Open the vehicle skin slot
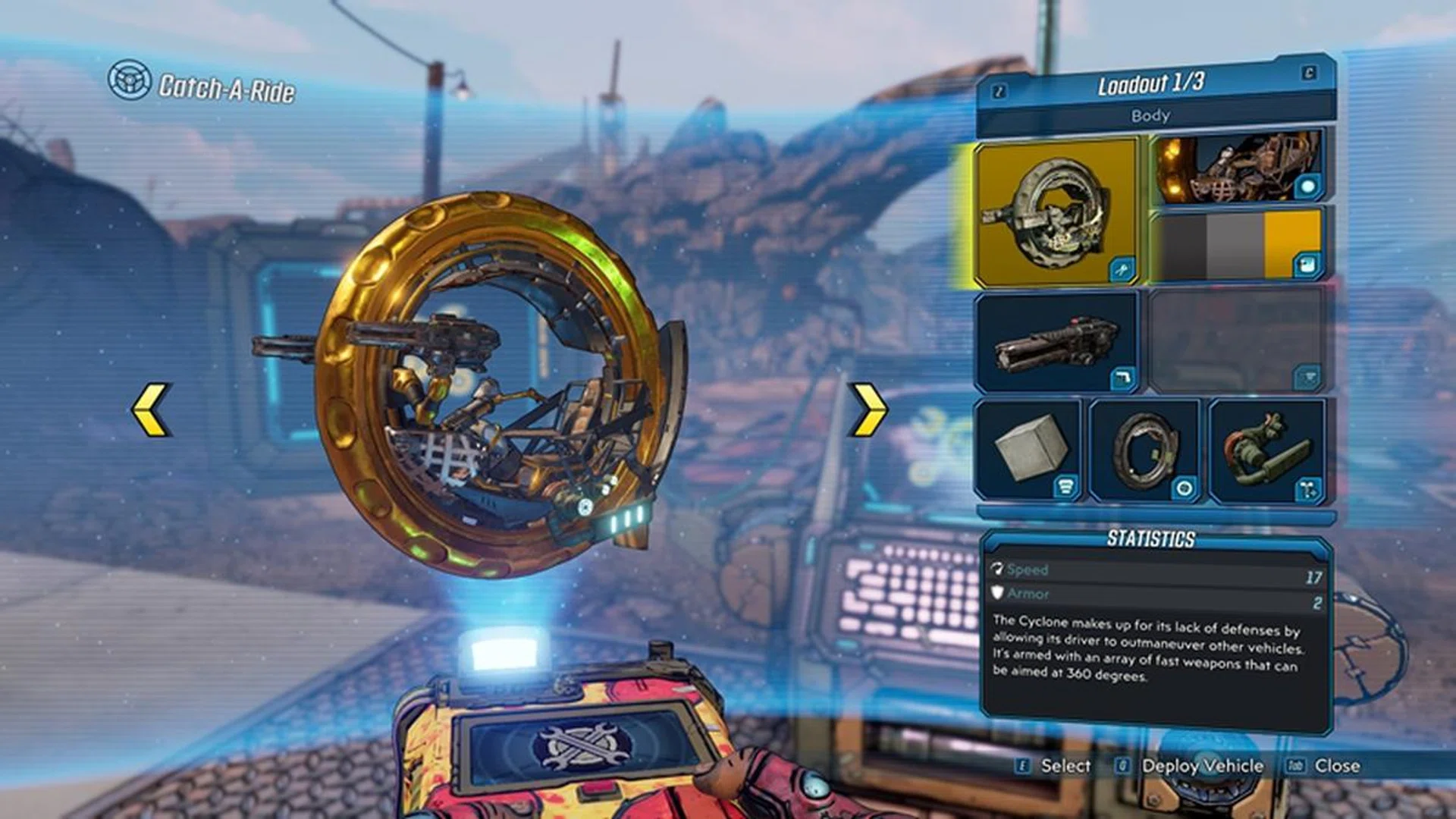The width and height of the screenshot is (1456, 819). (x=1238, y=167)
